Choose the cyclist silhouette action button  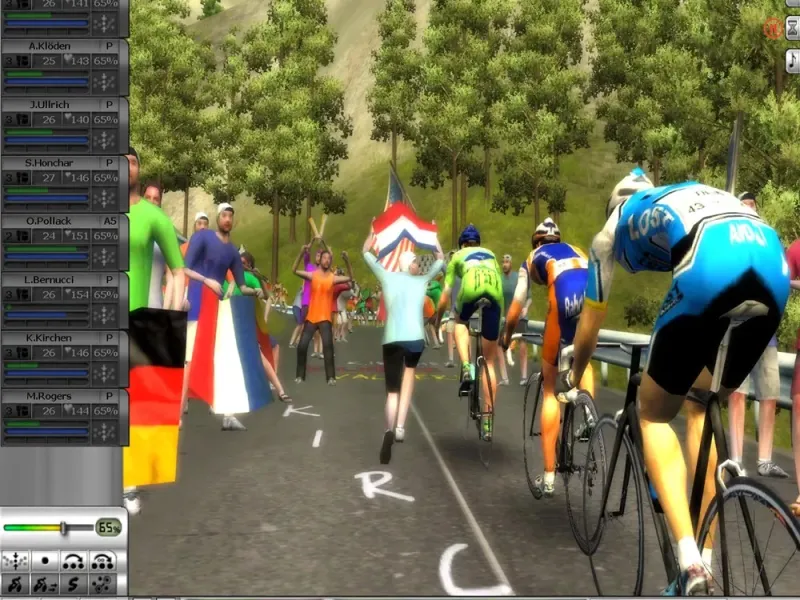(16, 583)
